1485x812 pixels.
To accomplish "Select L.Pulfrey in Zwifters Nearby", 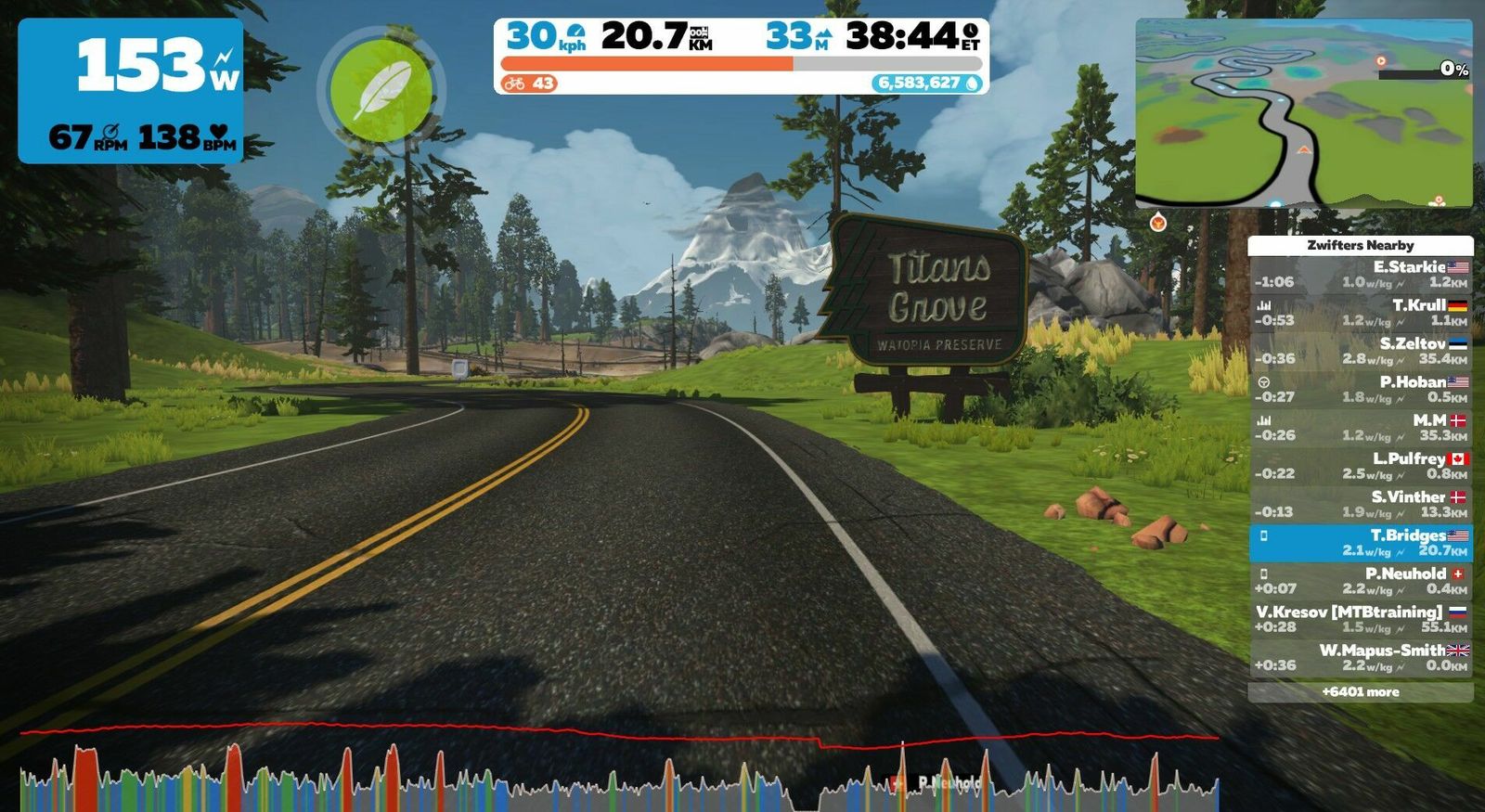I will tap(1361, 466).
